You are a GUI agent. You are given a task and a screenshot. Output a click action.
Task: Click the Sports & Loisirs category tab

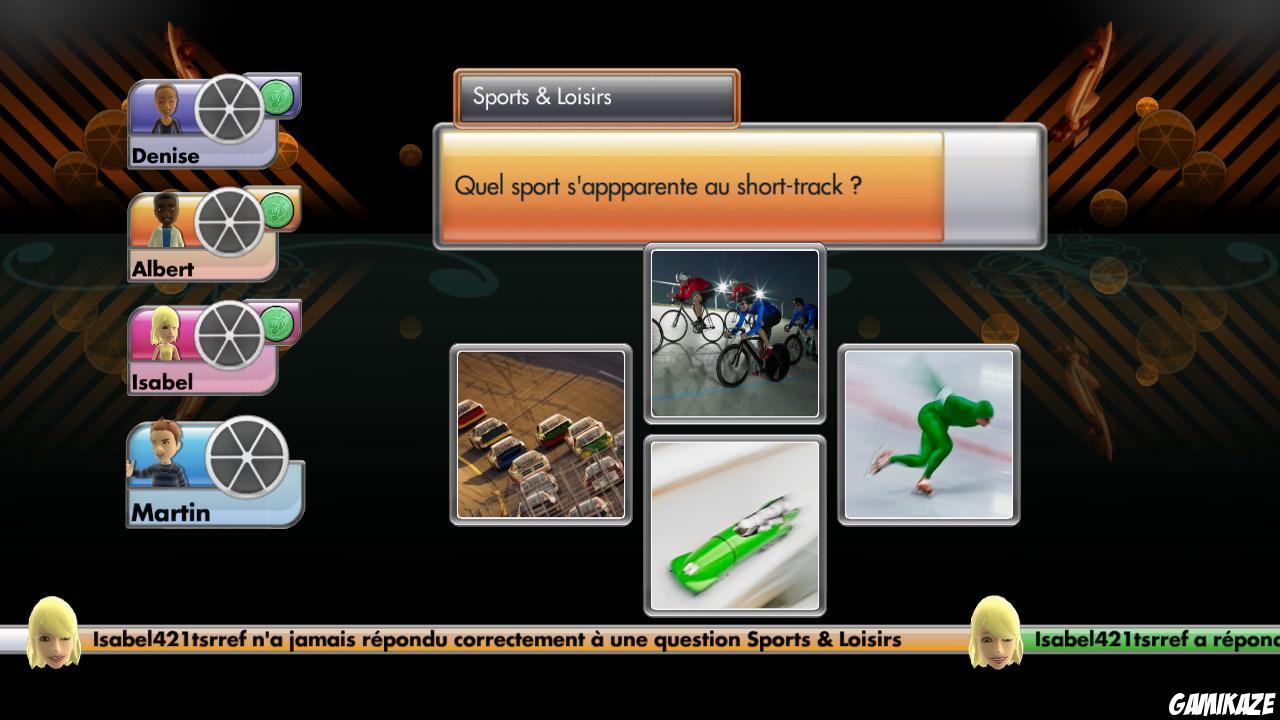[x=596, y=97]
